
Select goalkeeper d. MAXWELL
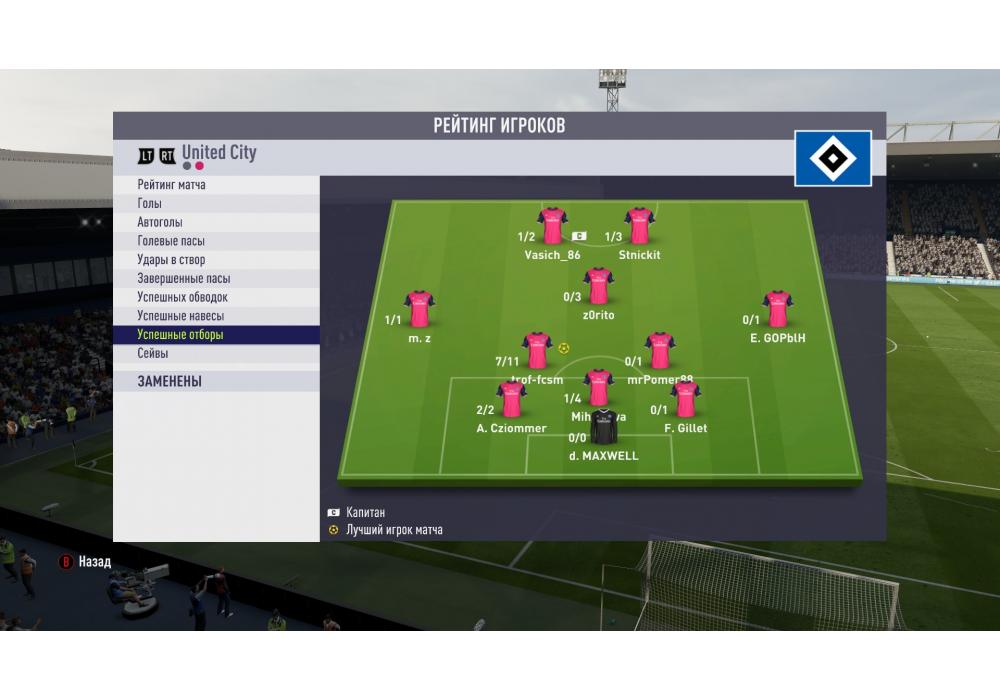tap(603, 428)
